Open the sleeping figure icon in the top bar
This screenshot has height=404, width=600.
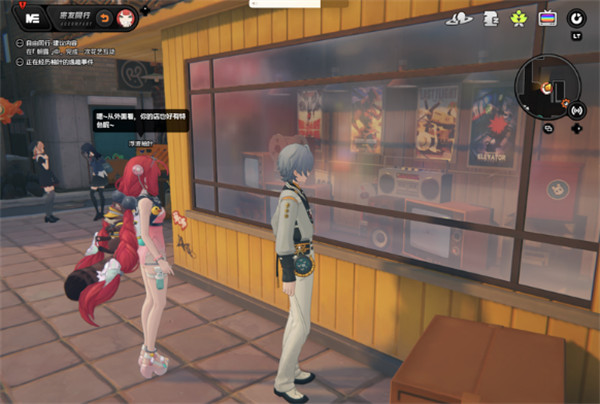[491, 18]
